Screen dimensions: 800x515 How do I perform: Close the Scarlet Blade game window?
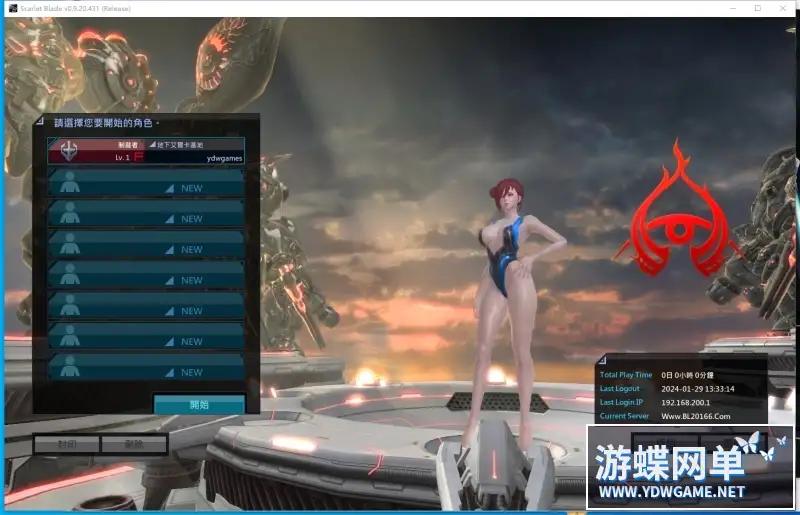(784, 8)
